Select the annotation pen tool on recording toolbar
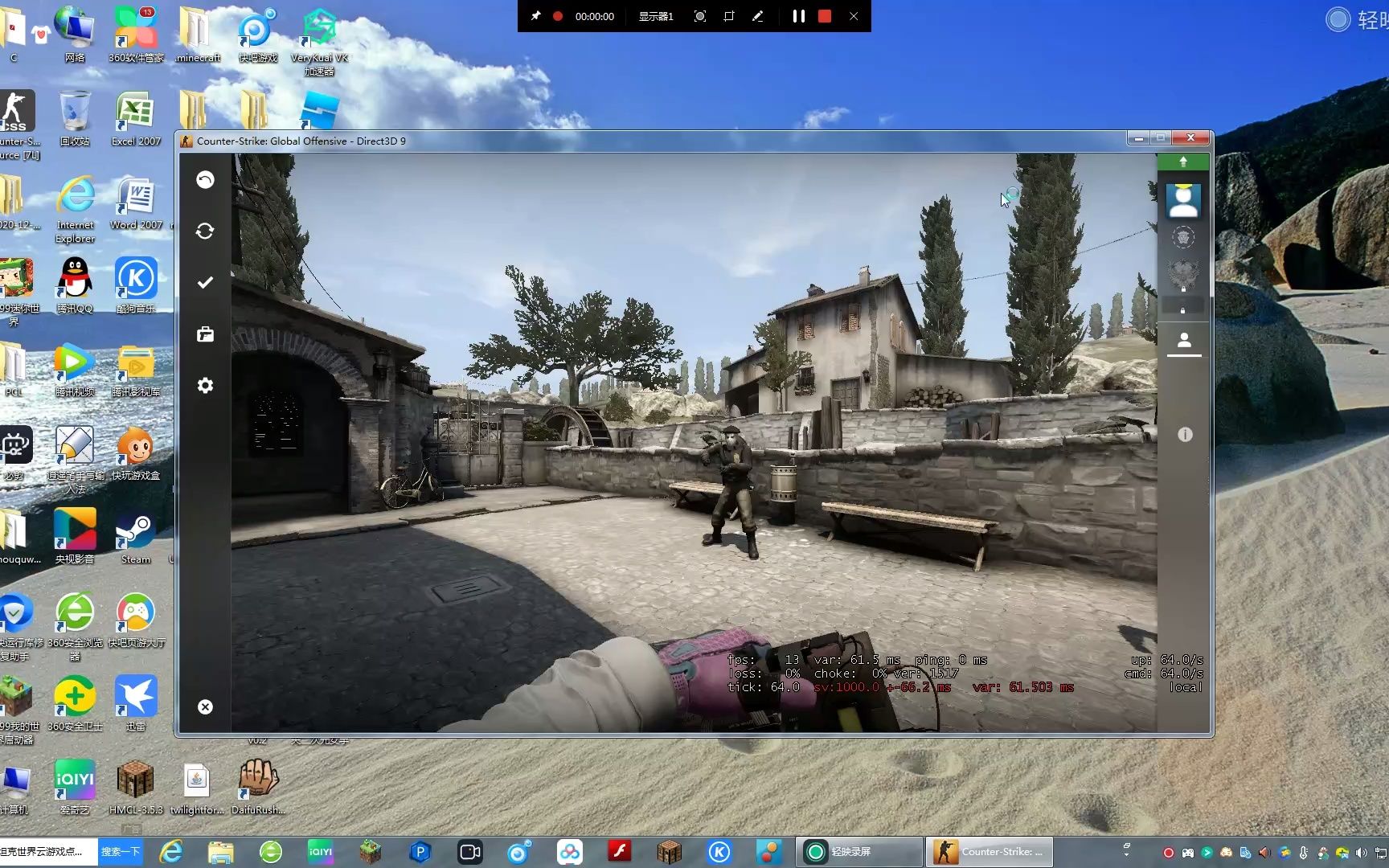Viewport: 1389px width, 868px height. 757,16
